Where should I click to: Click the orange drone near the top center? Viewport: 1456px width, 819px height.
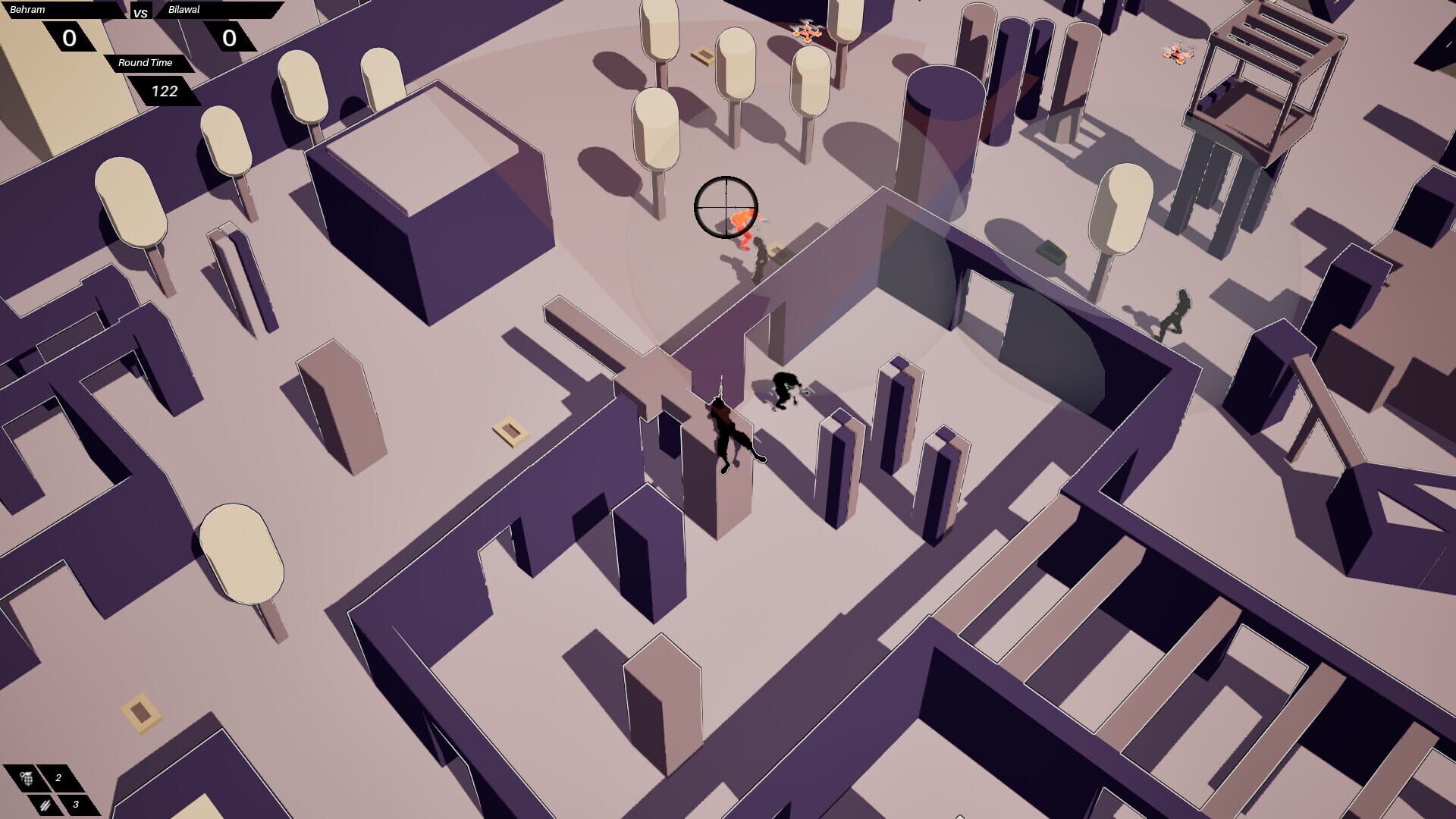pyautogui.click(x=808, y=32)
